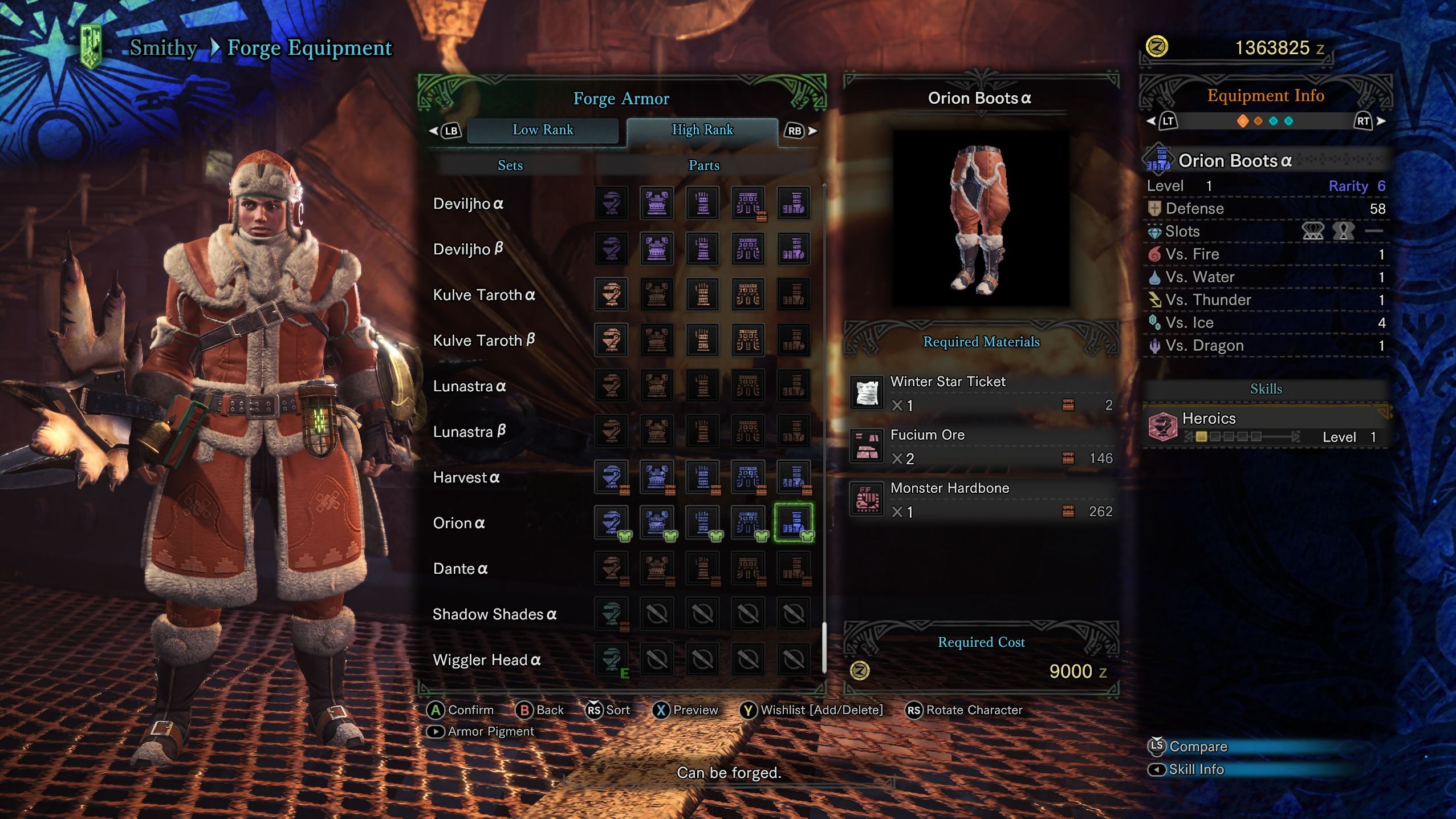Screen dimensions: 1456x819
Task: Select the Kulve Taroth β waist icon
Action: [x=748, y=340]
